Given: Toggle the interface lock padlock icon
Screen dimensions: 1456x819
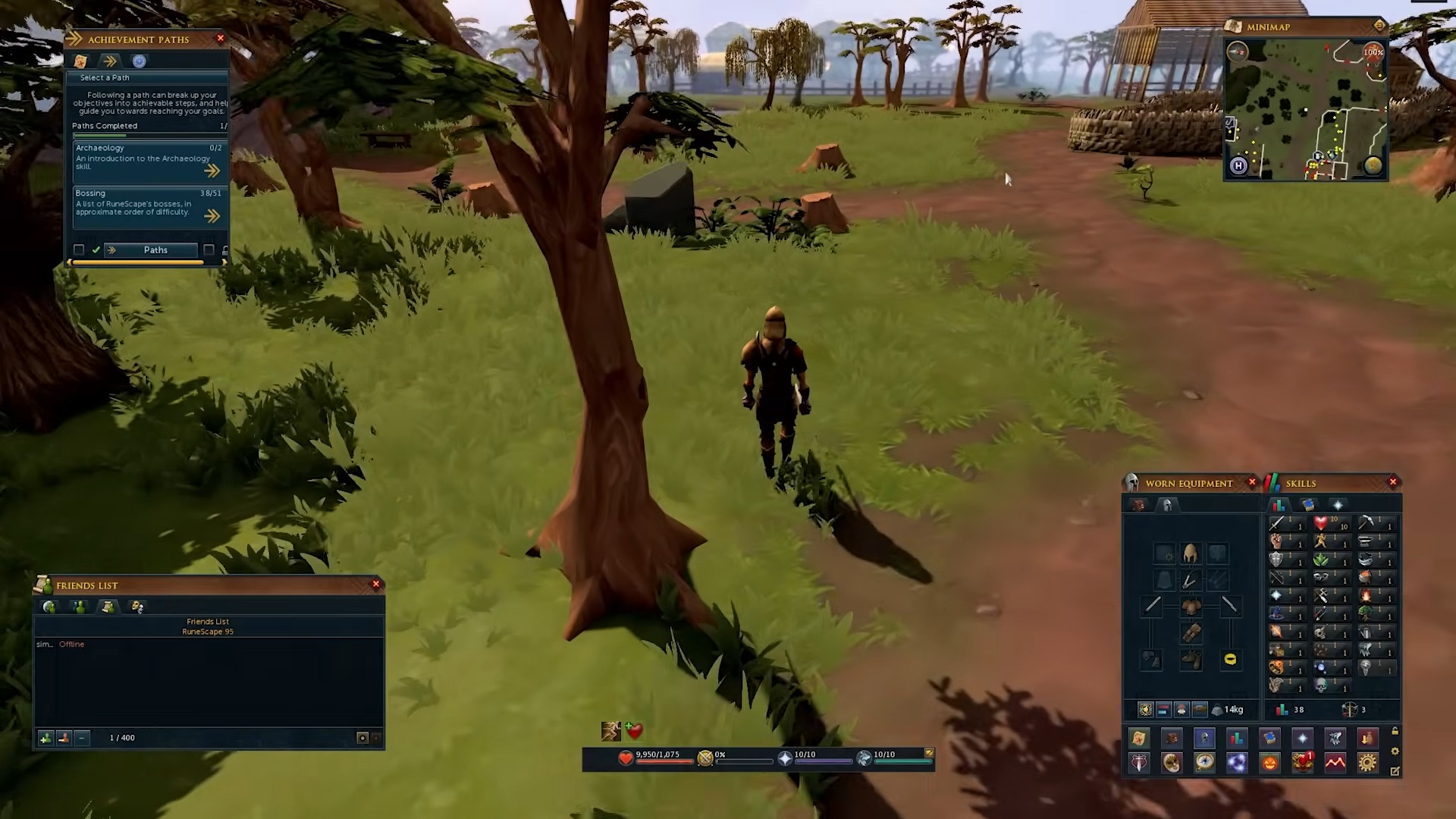Looking at the screenshot, I should pos(227,250).
